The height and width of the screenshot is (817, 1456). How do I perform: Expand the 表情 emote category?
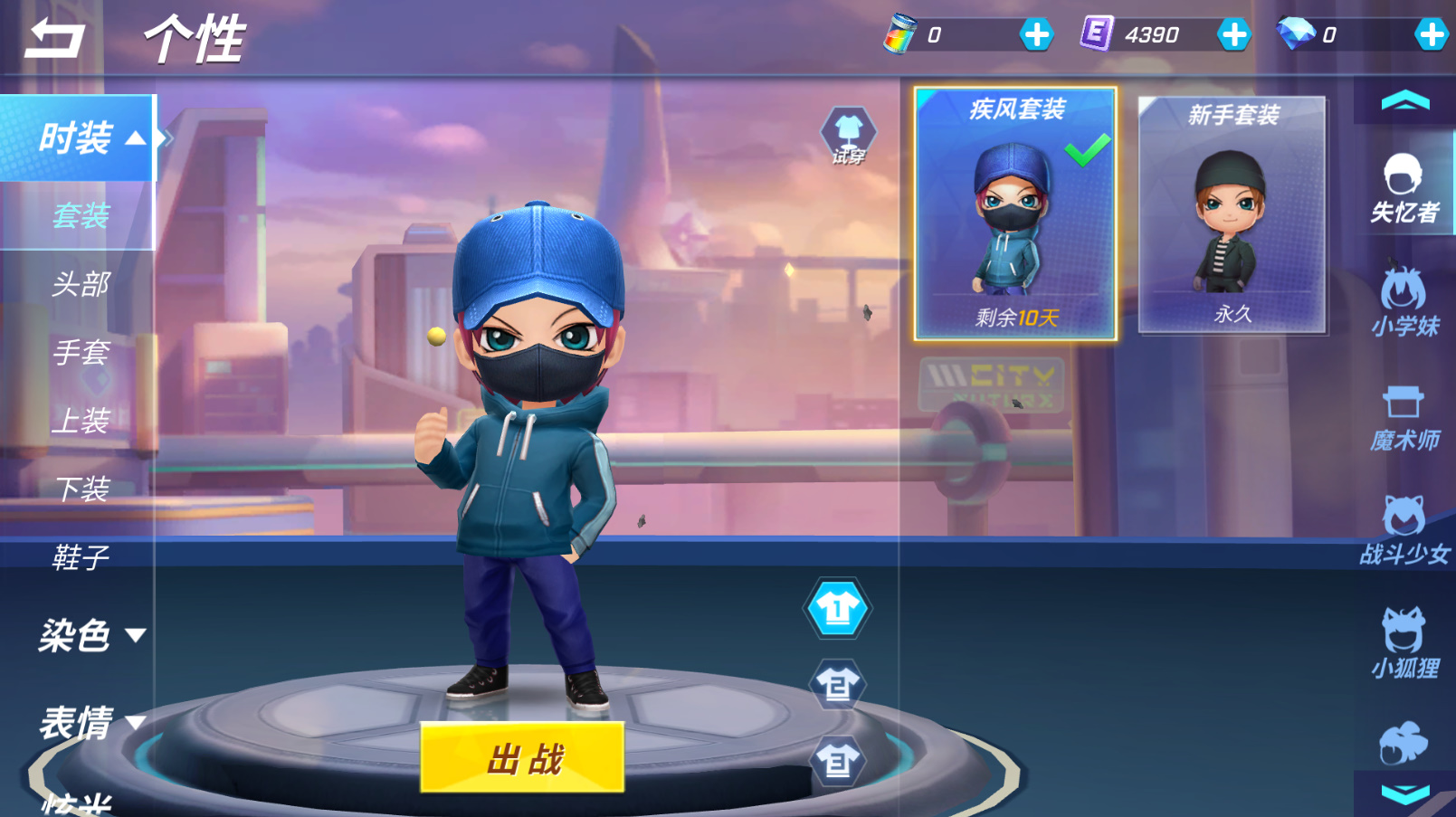coord(89,723)
